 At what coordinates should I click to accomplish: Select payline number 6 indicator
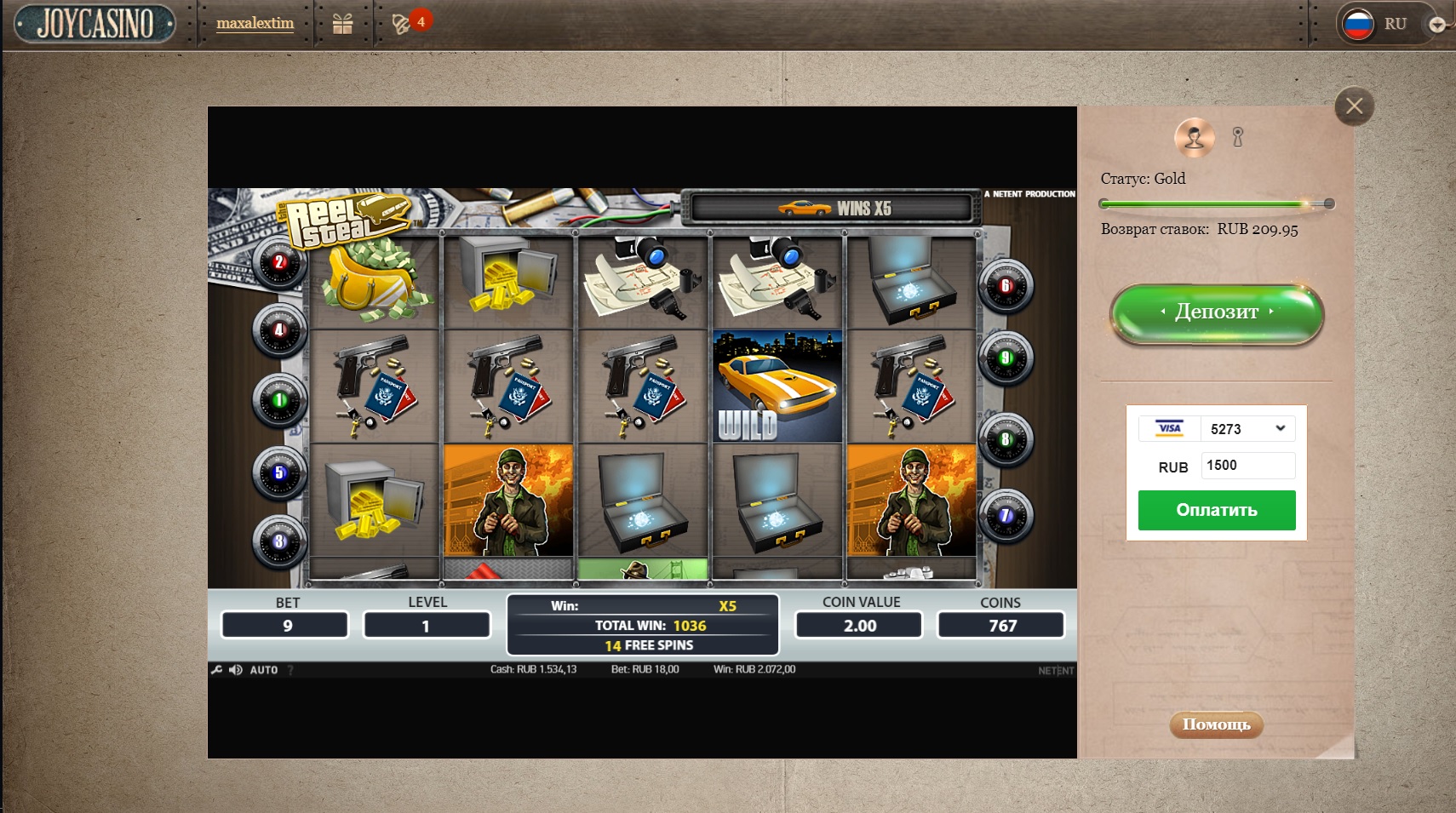pyautogui.click(x=1006, y=286)
